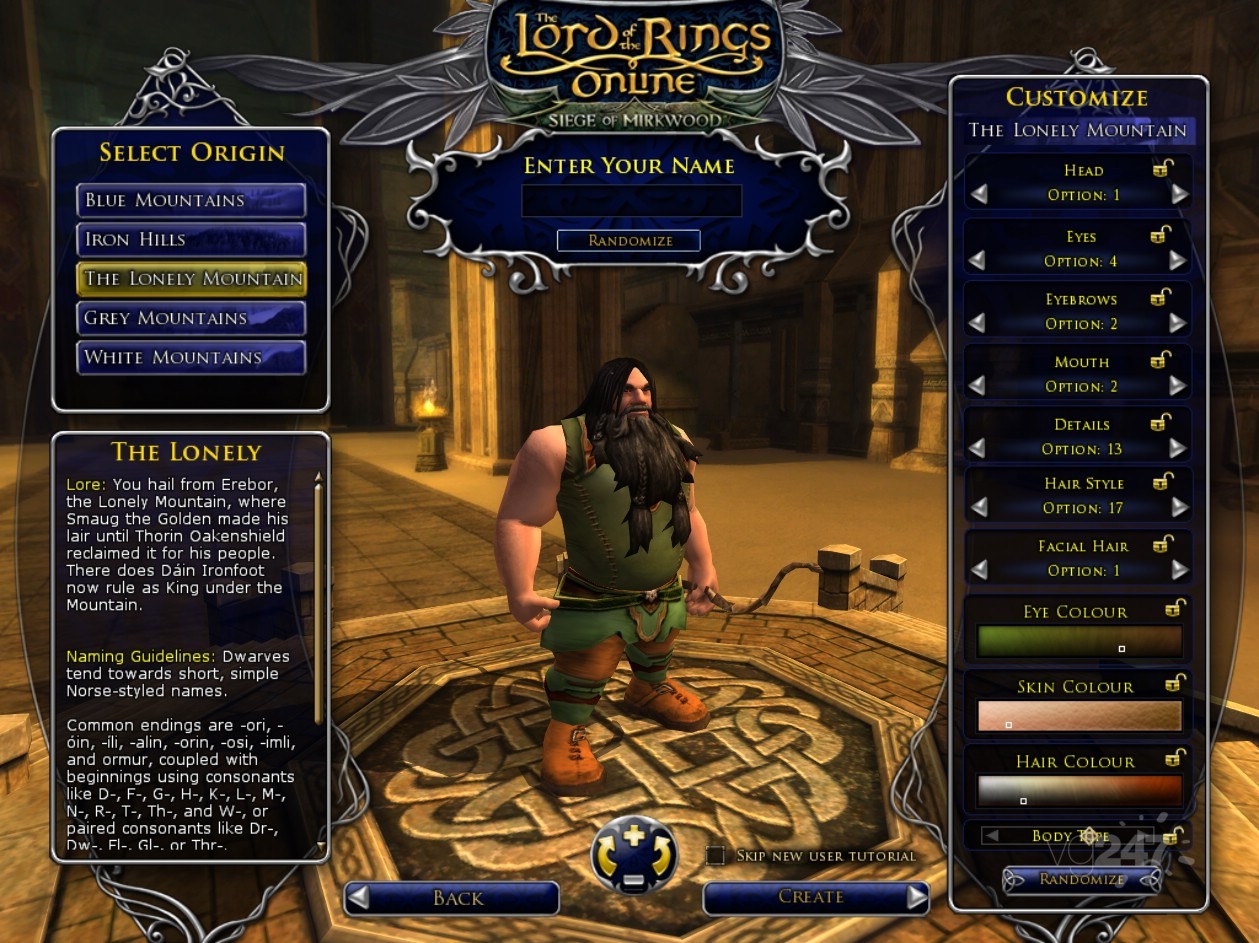Screen dimensions: 1259x943
Task: Click the character name input field
Action: (x=631, y=201)
